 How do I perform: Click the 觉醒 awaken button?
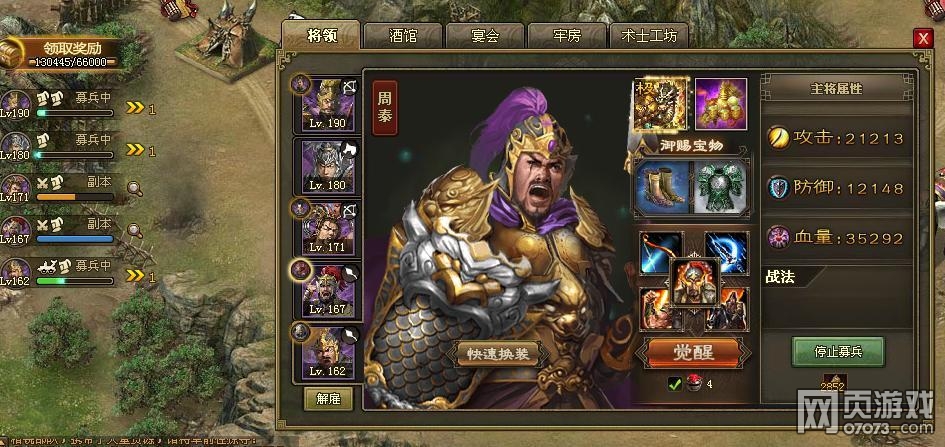tap(692, 352)
